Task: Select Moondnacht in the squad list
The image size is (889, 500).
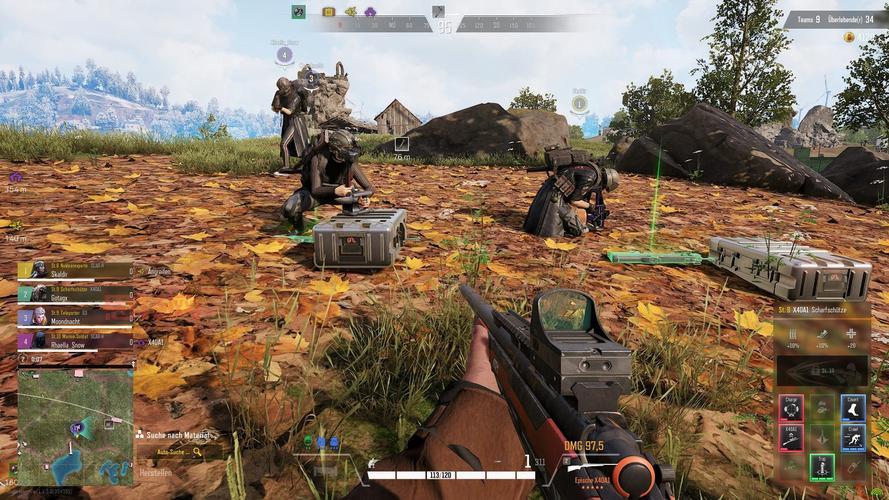Action: pos(75,316)
